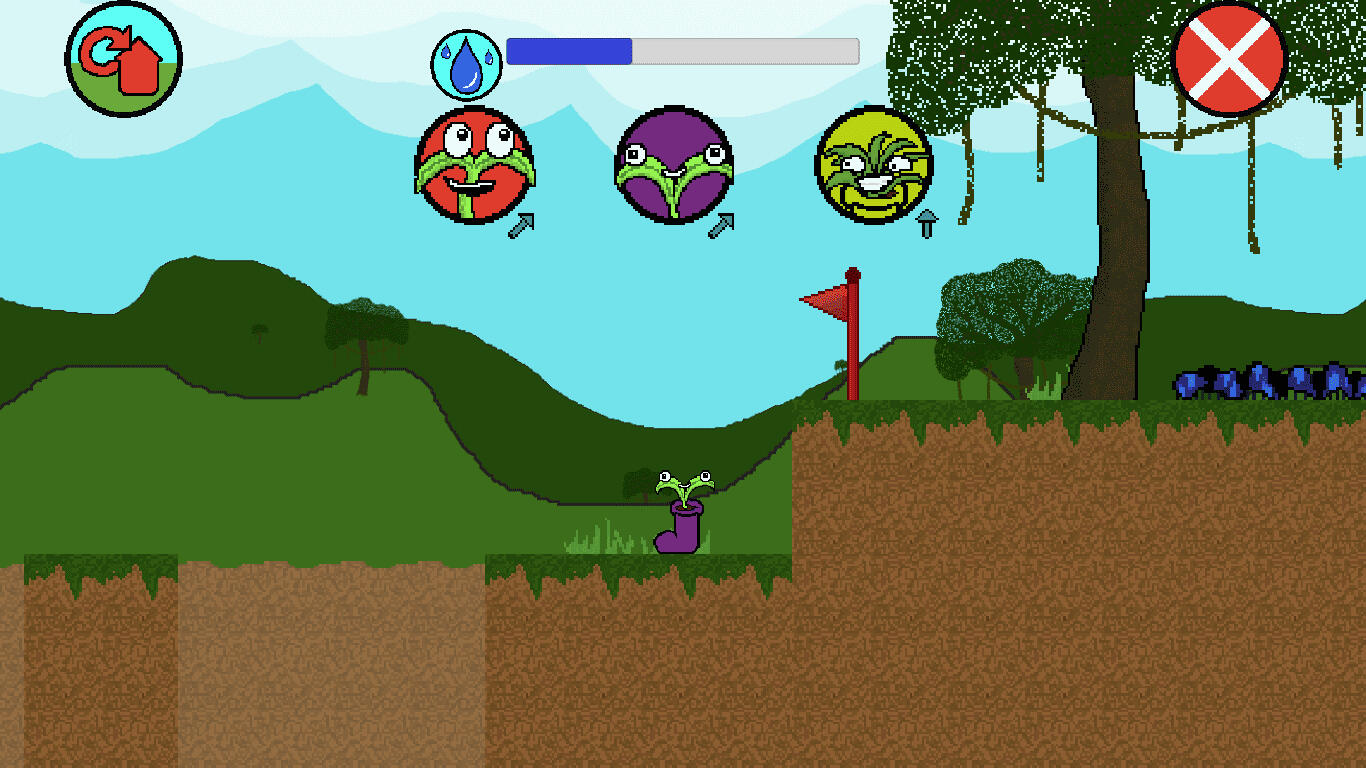
Task: Choose the purple plant character icon
Action: pos(673,165)
